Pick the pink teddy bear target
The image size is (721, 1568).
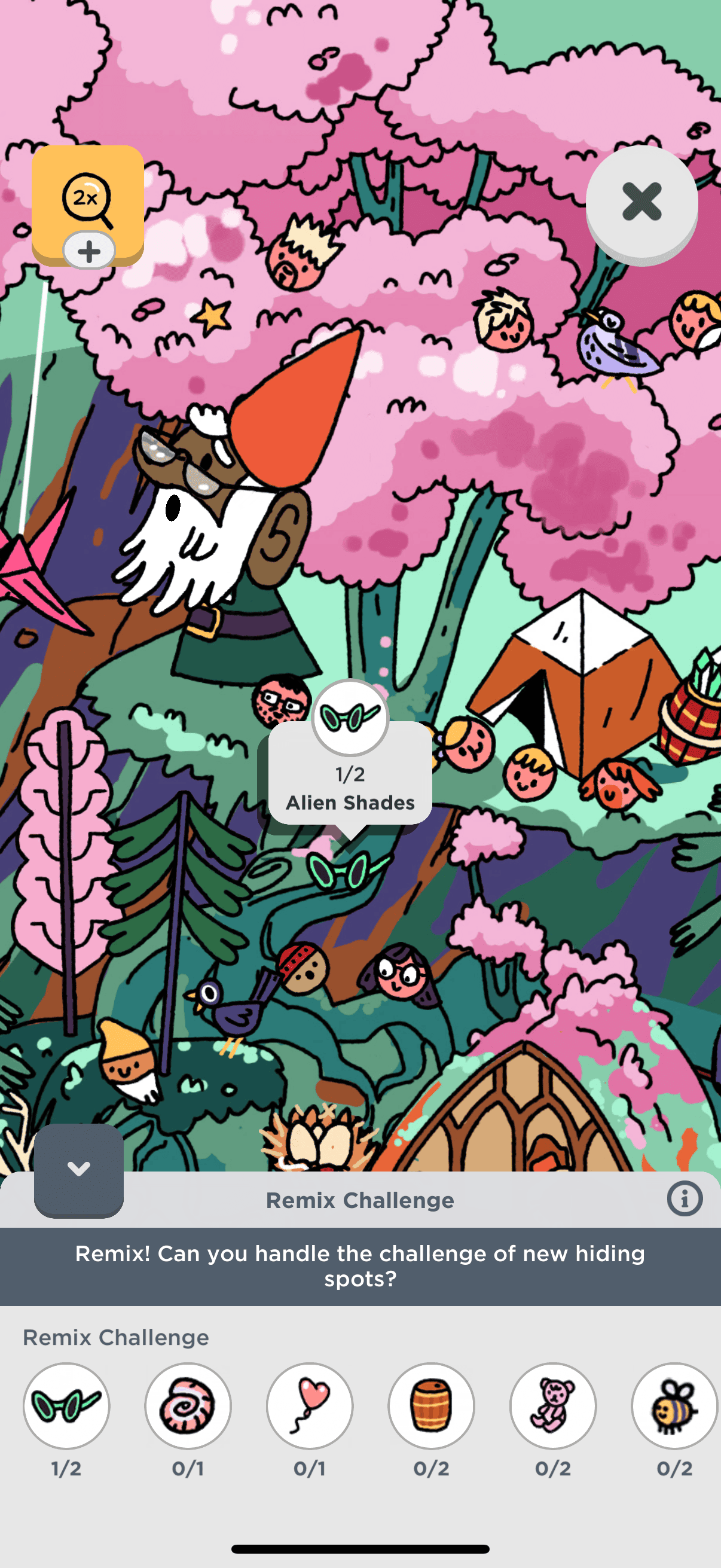(553, 1406)
